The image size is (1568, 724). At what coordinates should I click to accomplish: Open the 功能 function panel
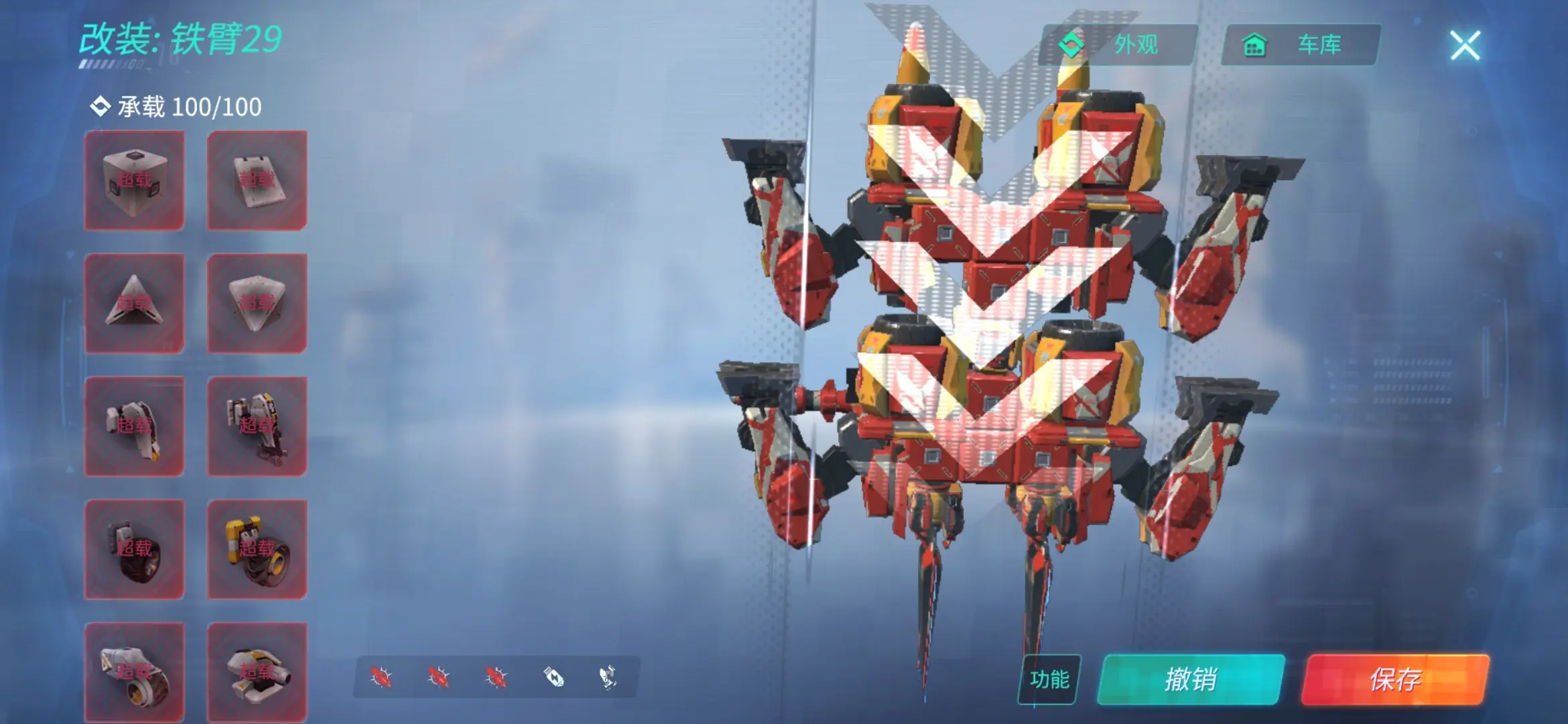(x=1049, y=679)
